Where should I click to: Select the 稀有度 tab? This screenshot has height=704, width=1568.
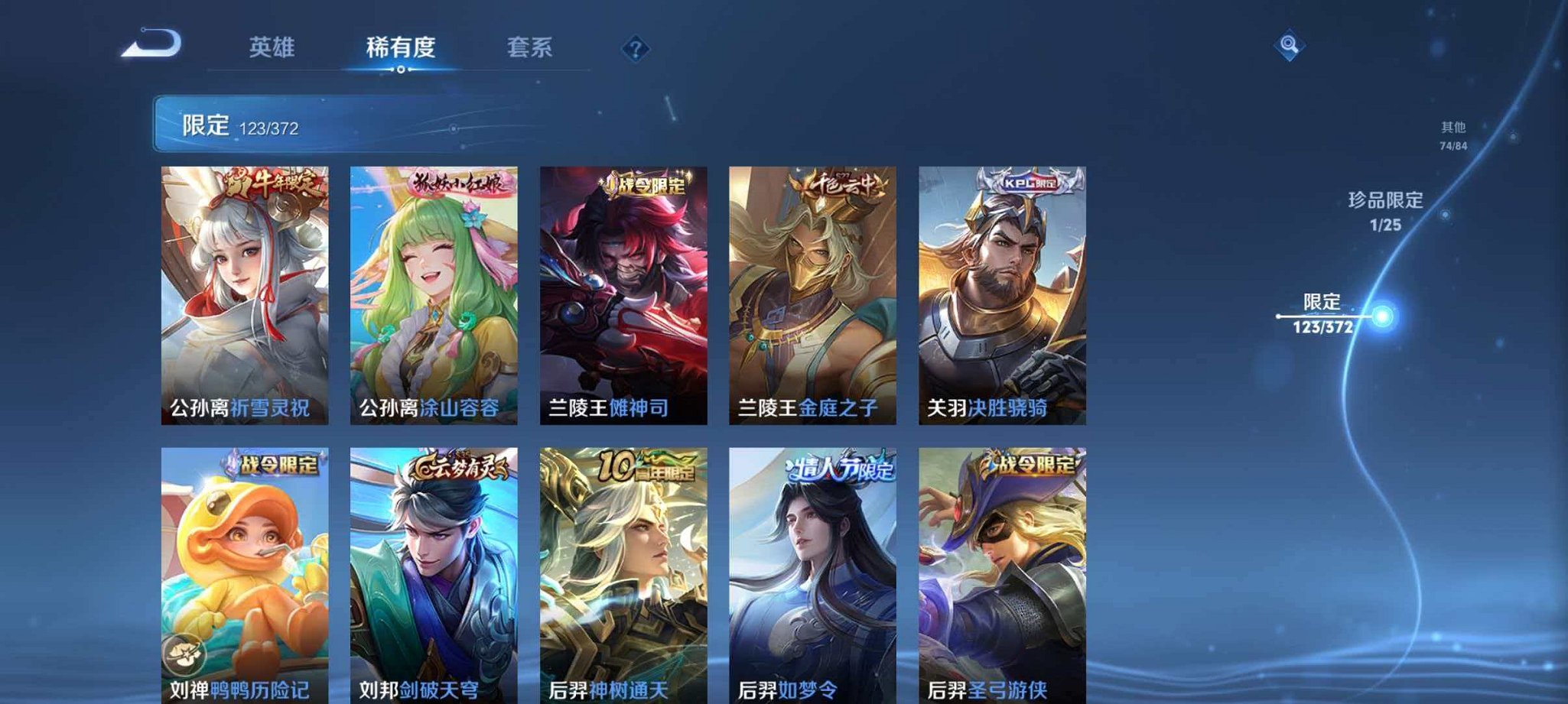399,46
